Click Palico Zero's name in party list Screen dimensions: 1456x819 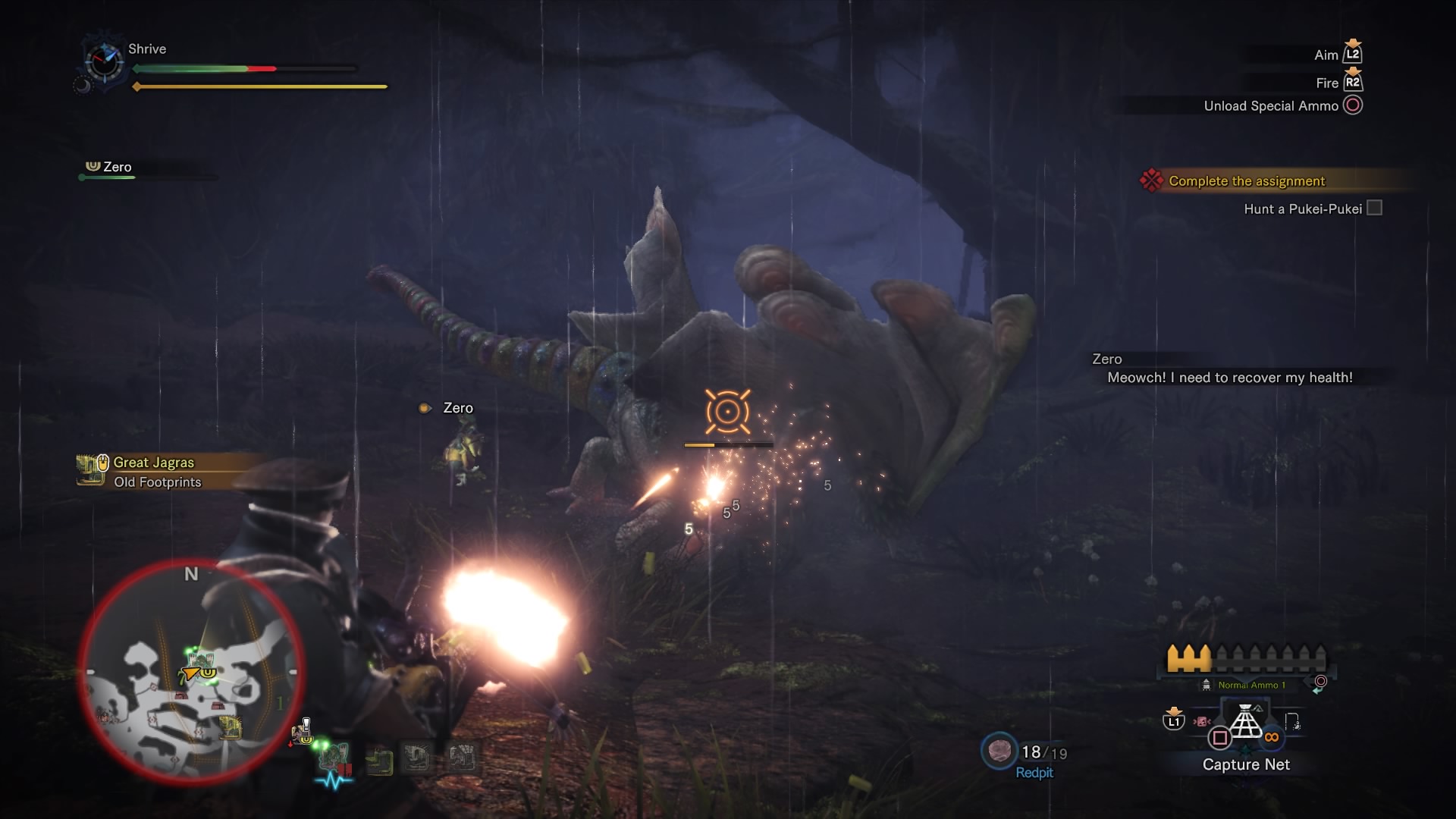tap(117, 167)
